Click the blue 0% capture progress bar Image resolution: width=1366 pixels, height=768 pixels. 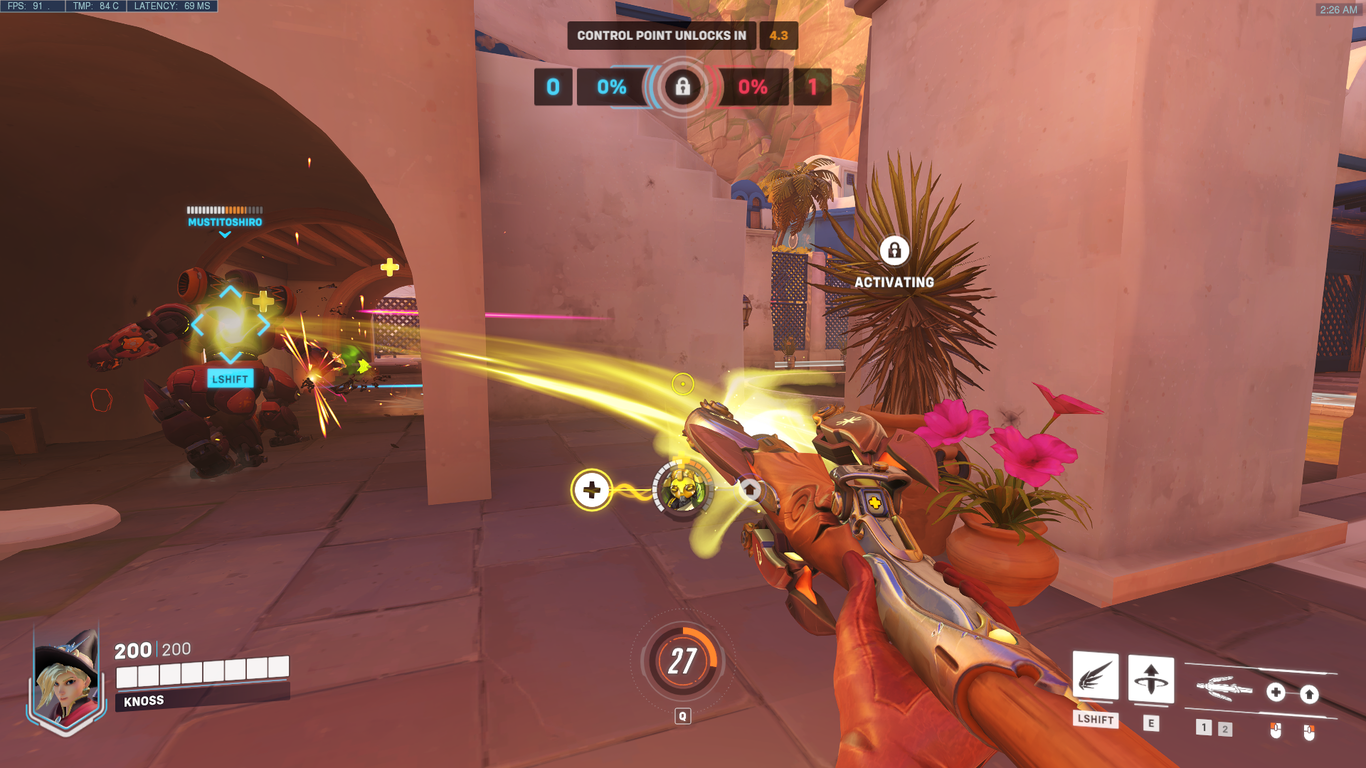click(610, 87)
